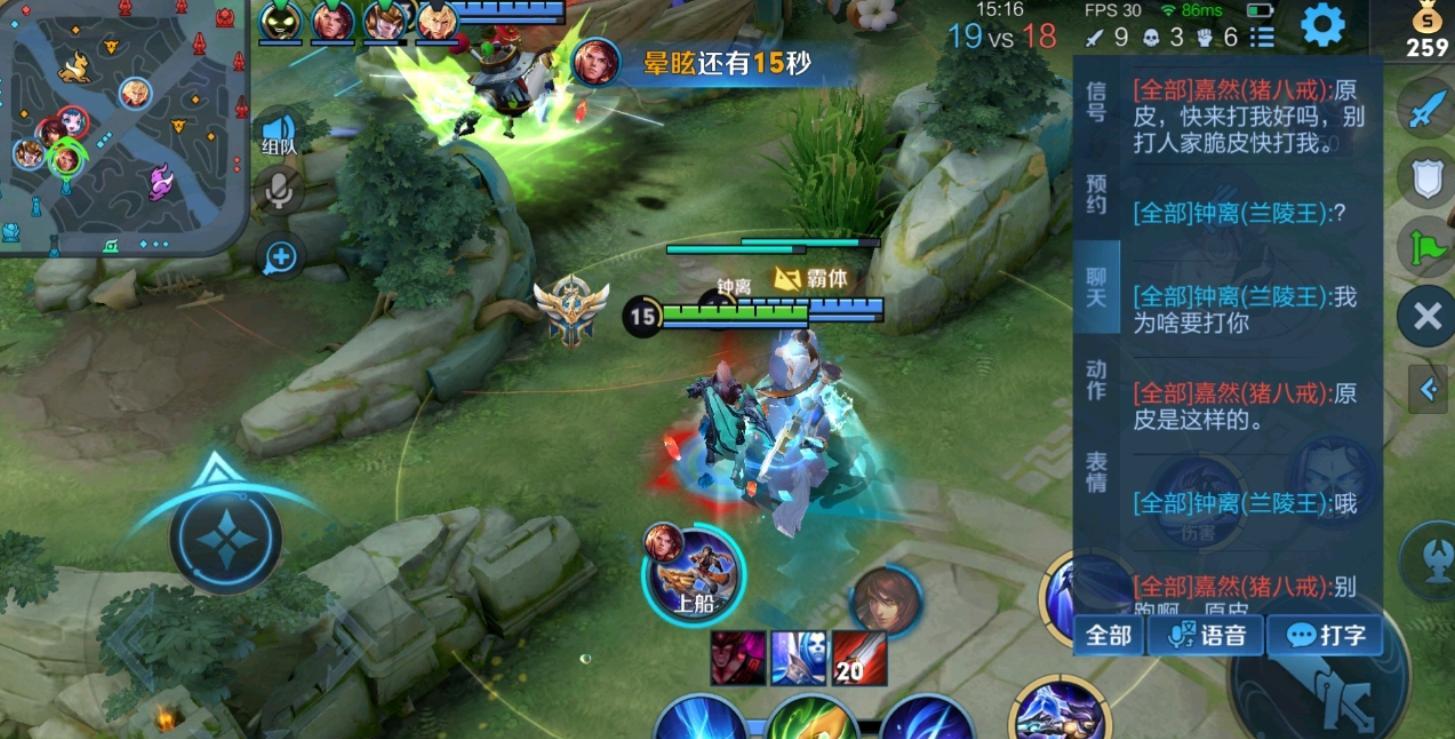The height and width of the screenshot is (739, 1455).
Task: Toggle the microphone button
Action: pos(280,189)
